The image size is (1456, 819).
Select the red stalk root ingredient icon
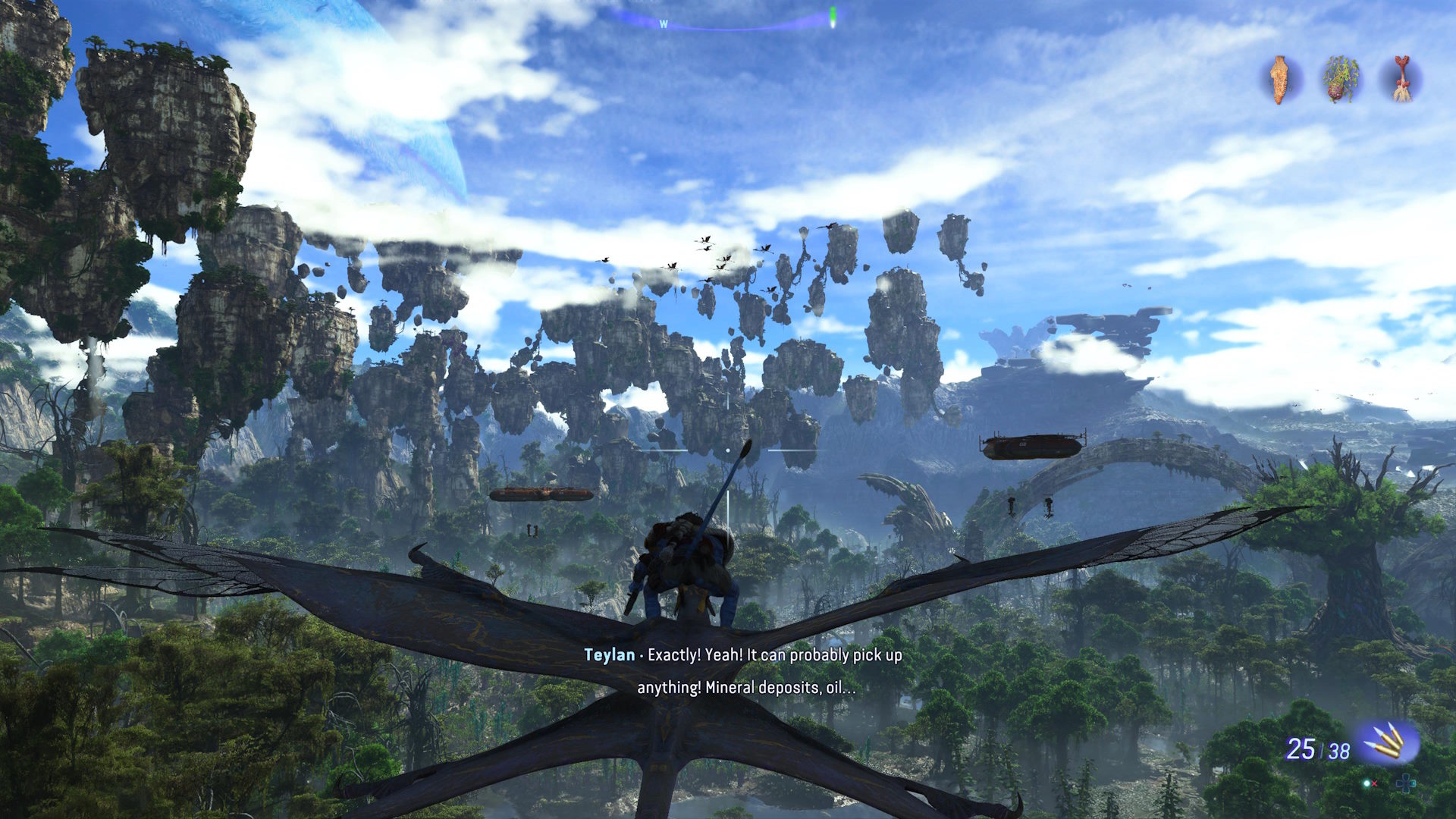(x=1401, y=79)
